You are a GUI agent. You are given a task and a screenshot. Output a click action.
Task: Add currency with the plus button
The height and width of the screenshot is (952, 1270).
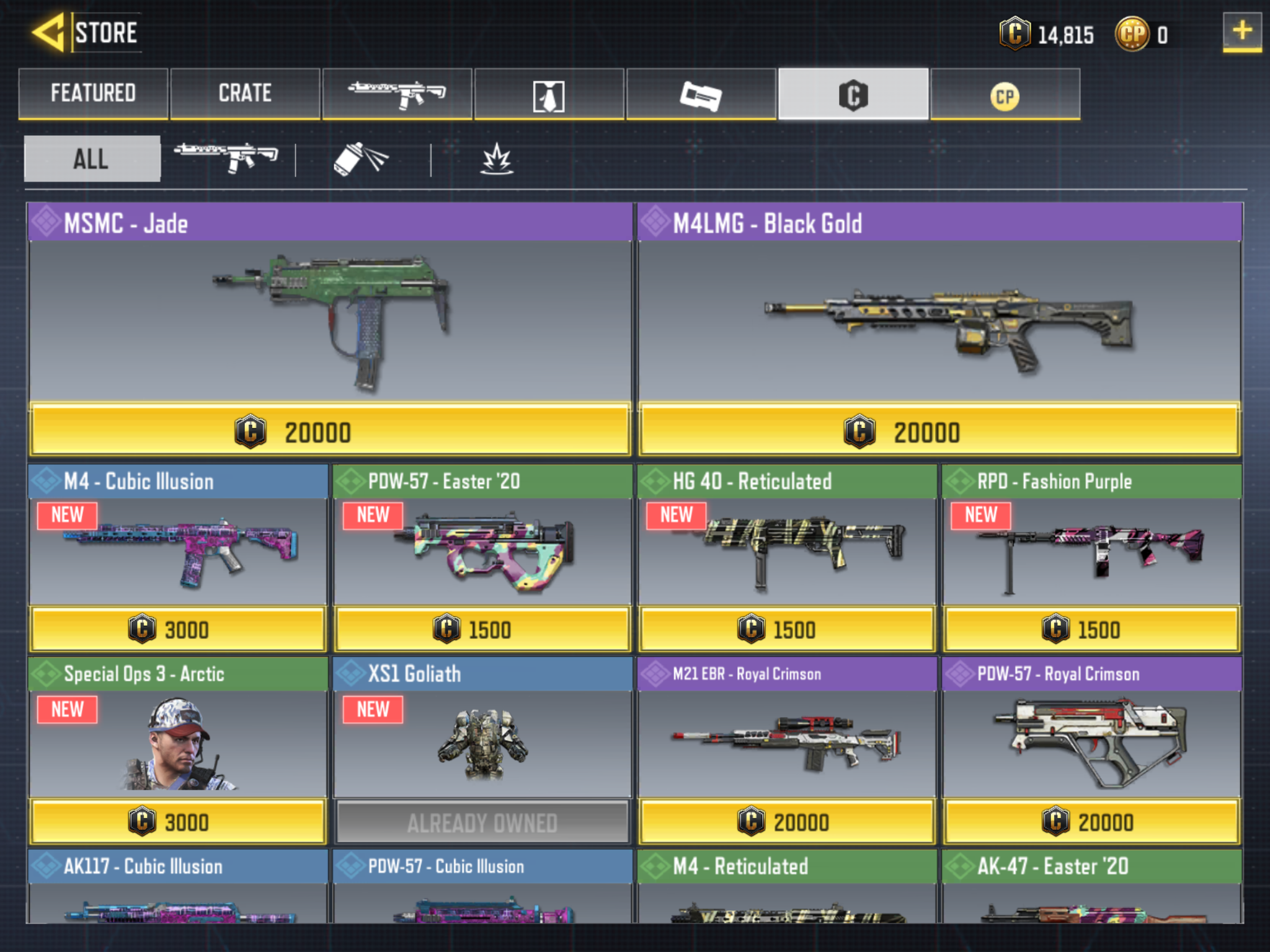tap(1241, 31)
